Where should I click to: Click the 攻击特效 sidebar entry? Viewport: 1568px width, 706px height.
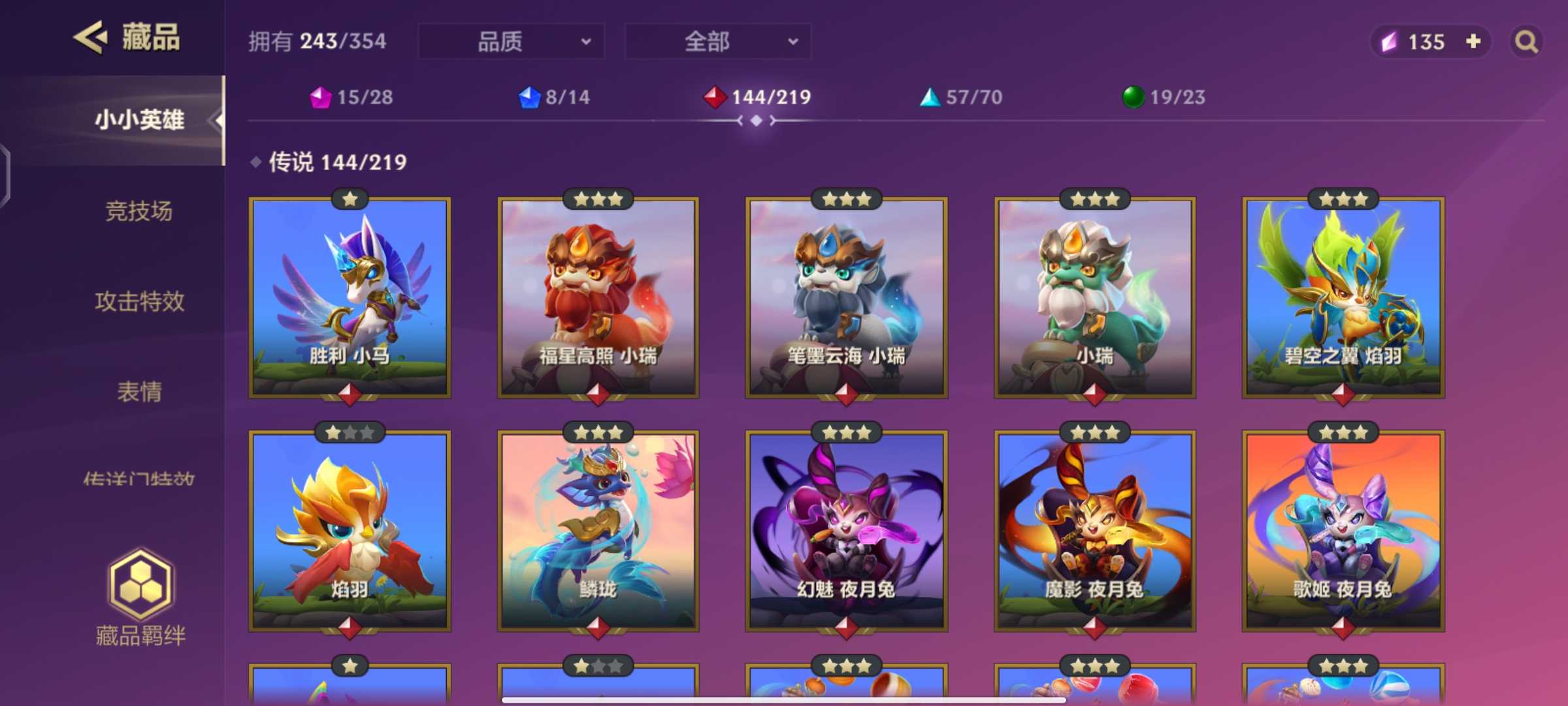click(x=141, y=302)
